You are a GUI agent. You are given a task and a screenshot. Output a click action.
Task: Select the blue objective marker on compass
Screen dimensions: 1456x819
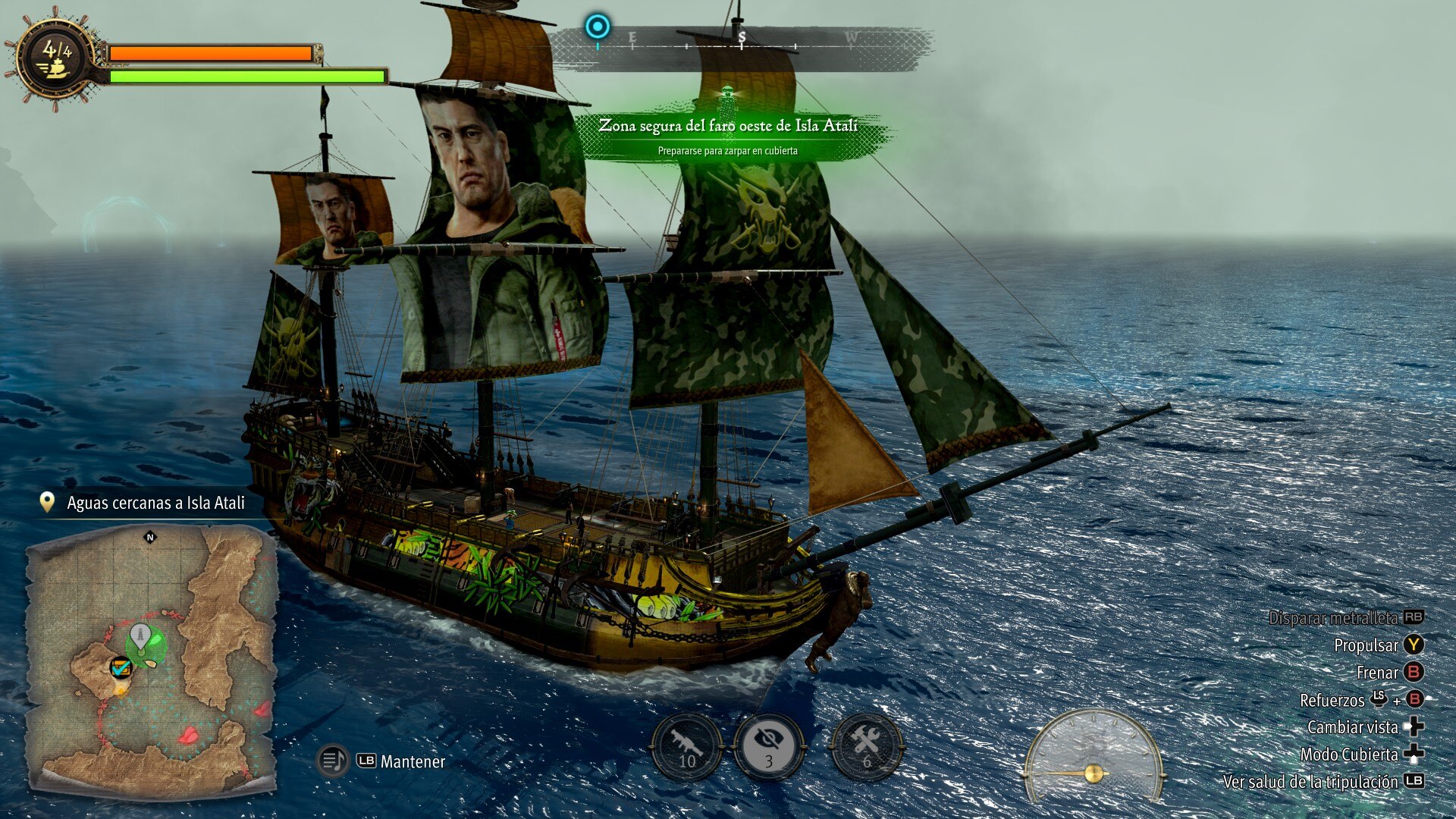tap(598, 27)
